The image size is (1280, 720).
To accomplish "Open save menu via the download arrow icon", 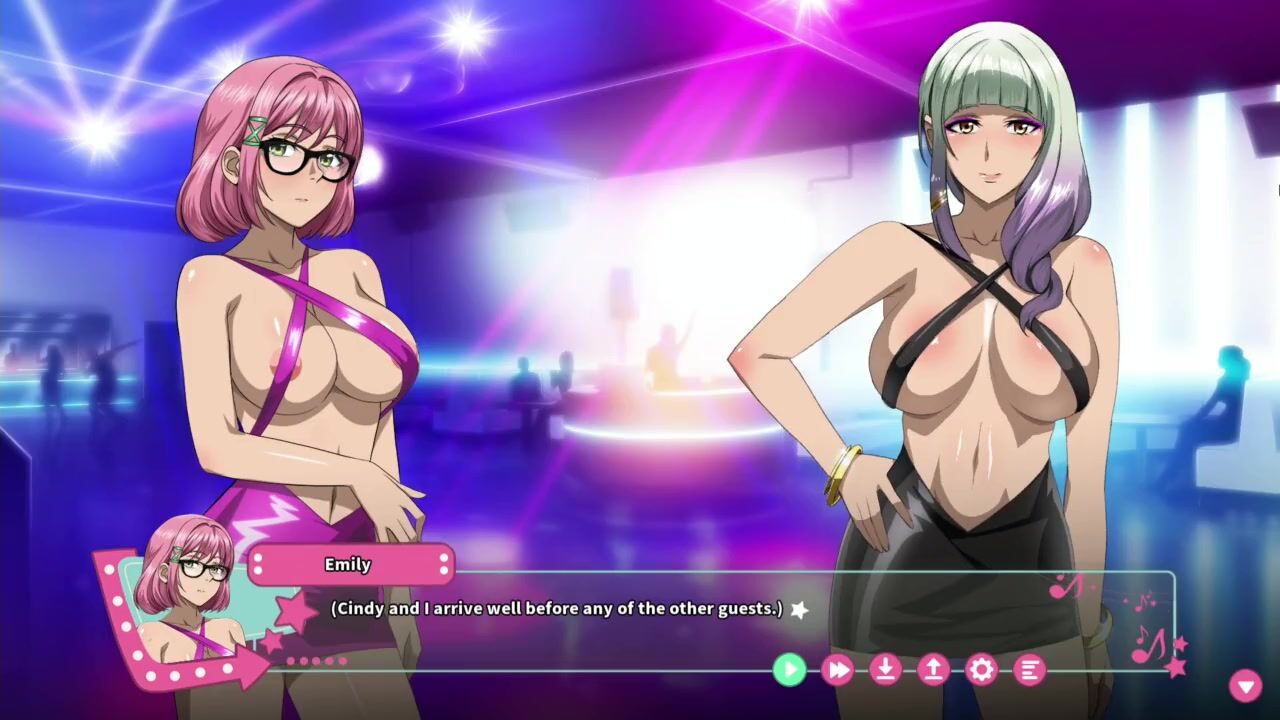I will point(885,669).
